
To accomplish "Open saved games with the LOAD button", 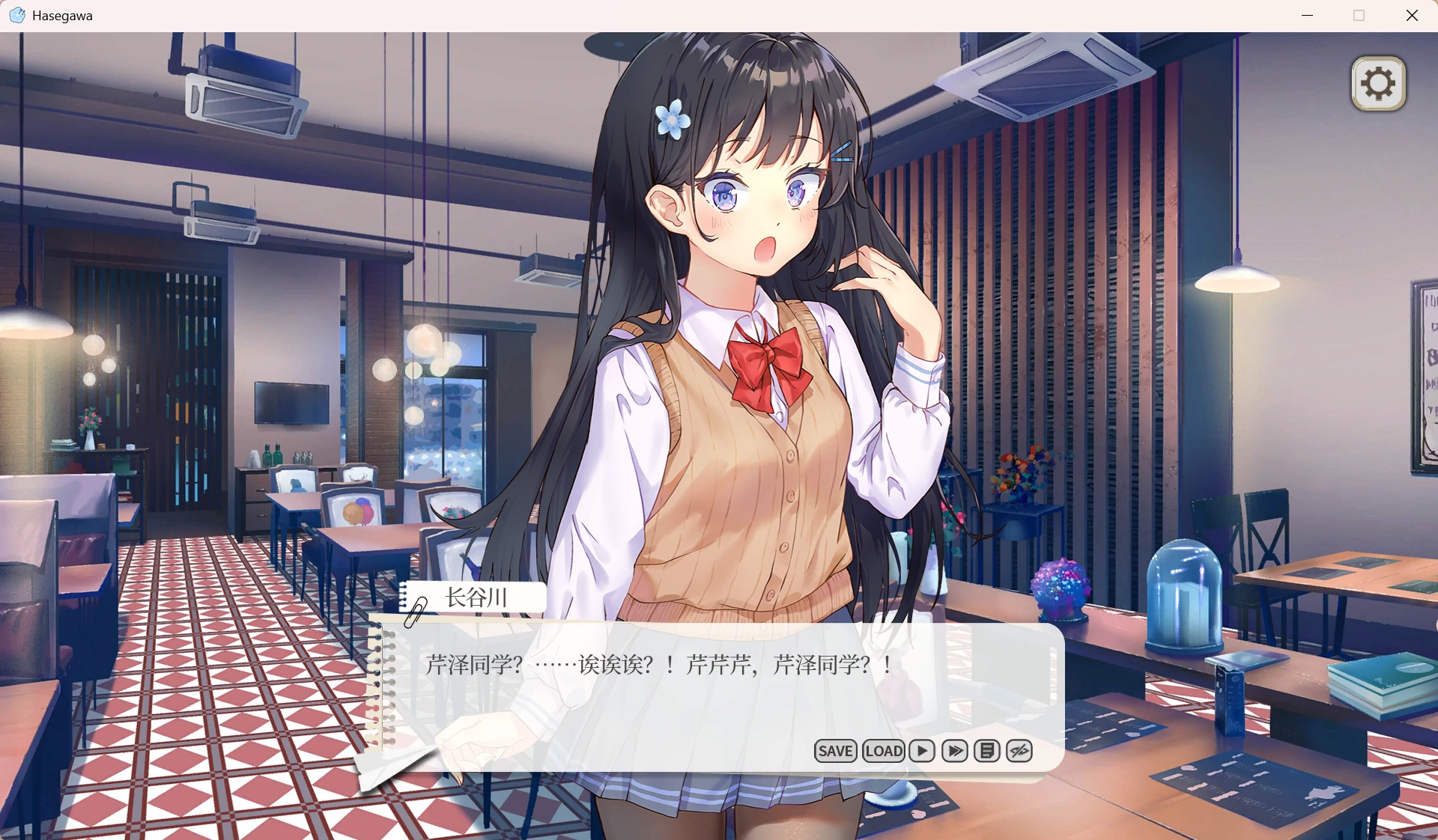I will tap(884, 751).
